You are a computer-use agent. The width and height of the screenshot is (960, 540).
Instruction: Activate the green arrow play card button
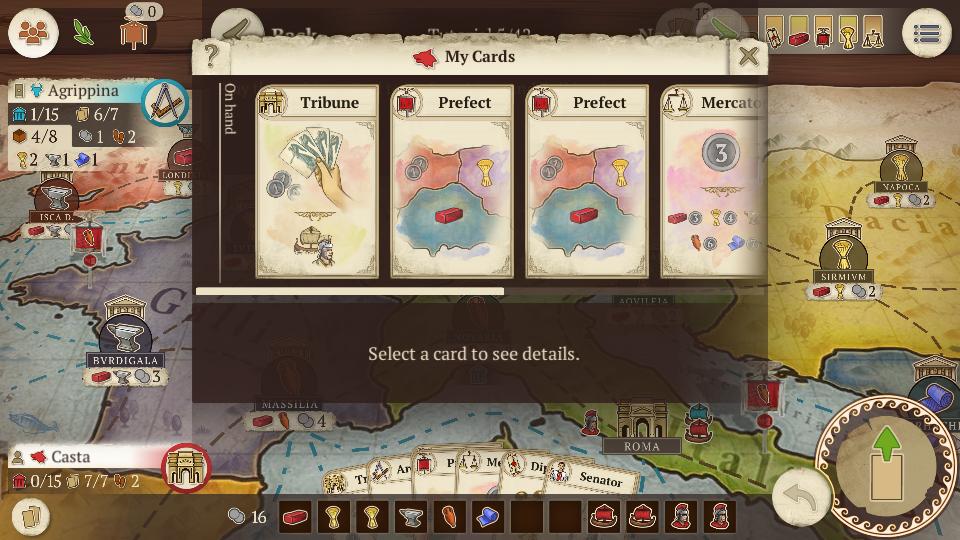(x=886, y=464)
